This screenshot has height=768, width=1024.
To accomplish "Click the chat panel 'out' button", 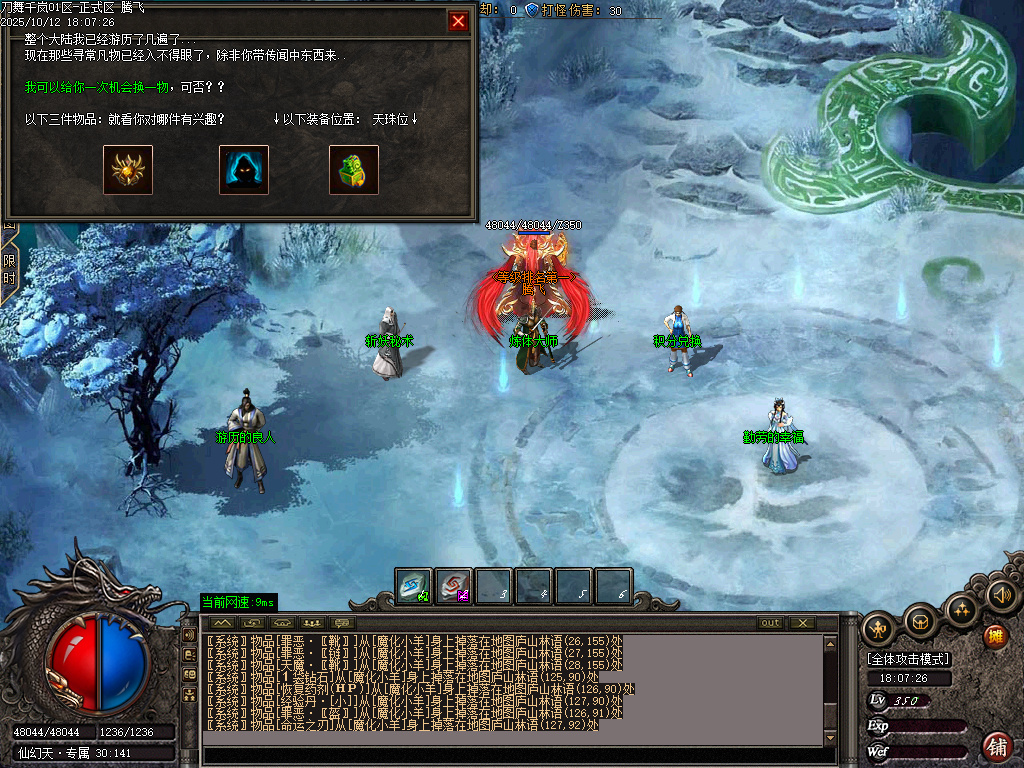I will 770,623.
